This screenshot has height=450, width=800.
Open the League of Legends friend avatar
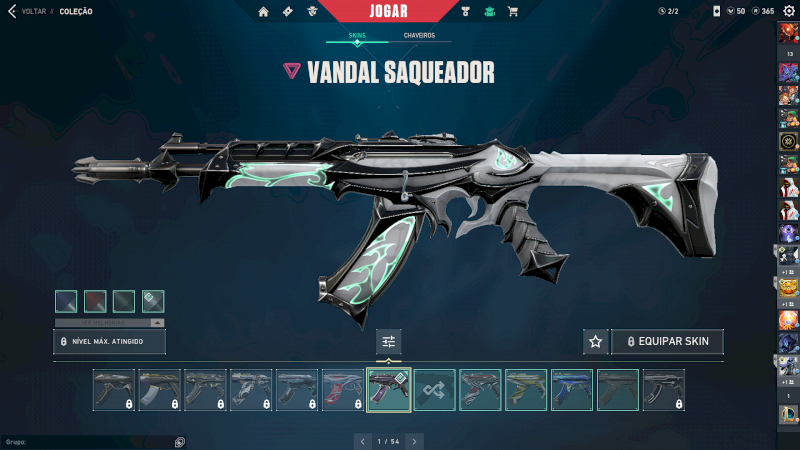pyautogui.click(x=788, y=413)
